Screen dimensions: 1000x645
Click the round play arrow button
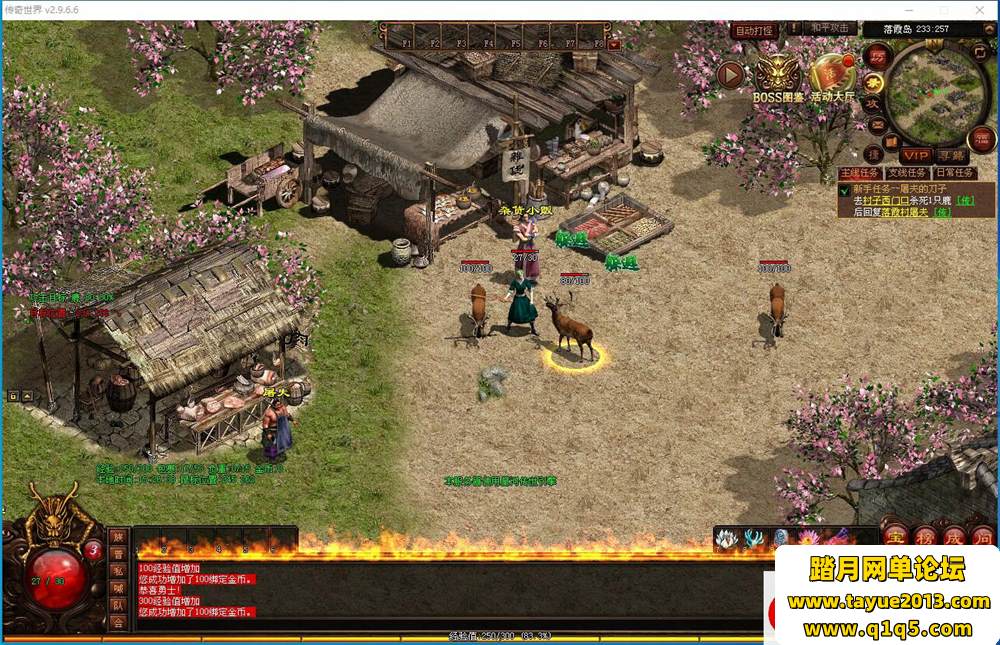[x=731, y=74]
